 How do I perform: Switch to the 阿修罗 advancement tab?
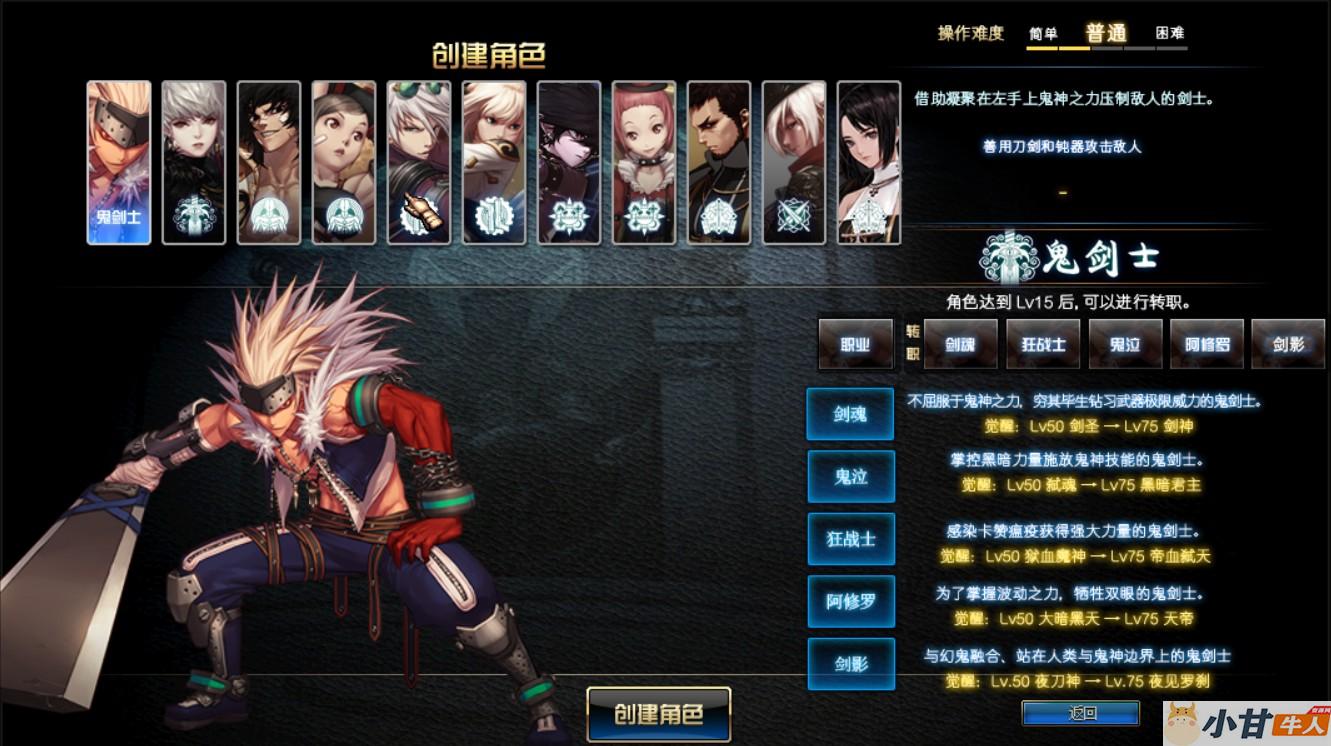1206,343
